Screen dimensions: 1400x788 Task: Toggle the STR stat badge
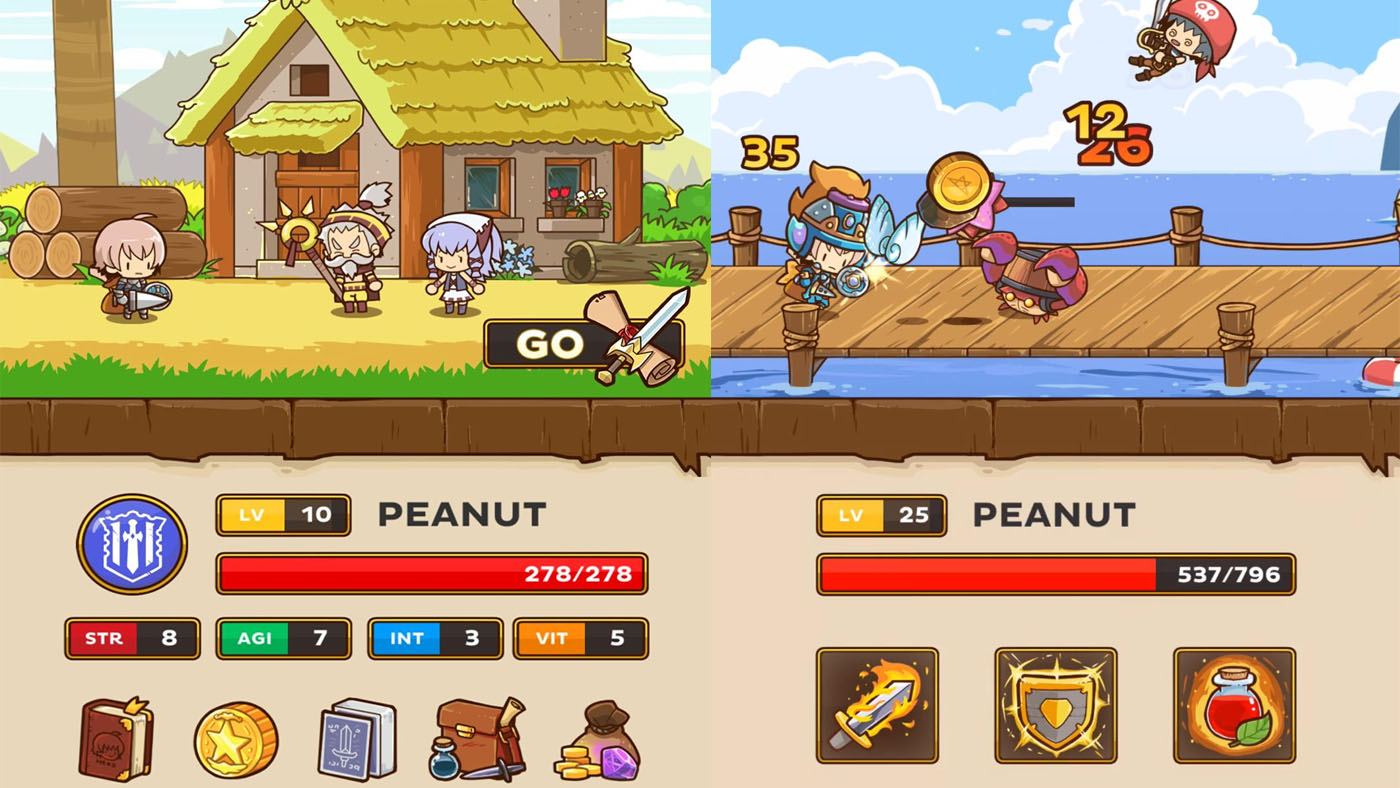pyautogui.click(x=132, y=638)
